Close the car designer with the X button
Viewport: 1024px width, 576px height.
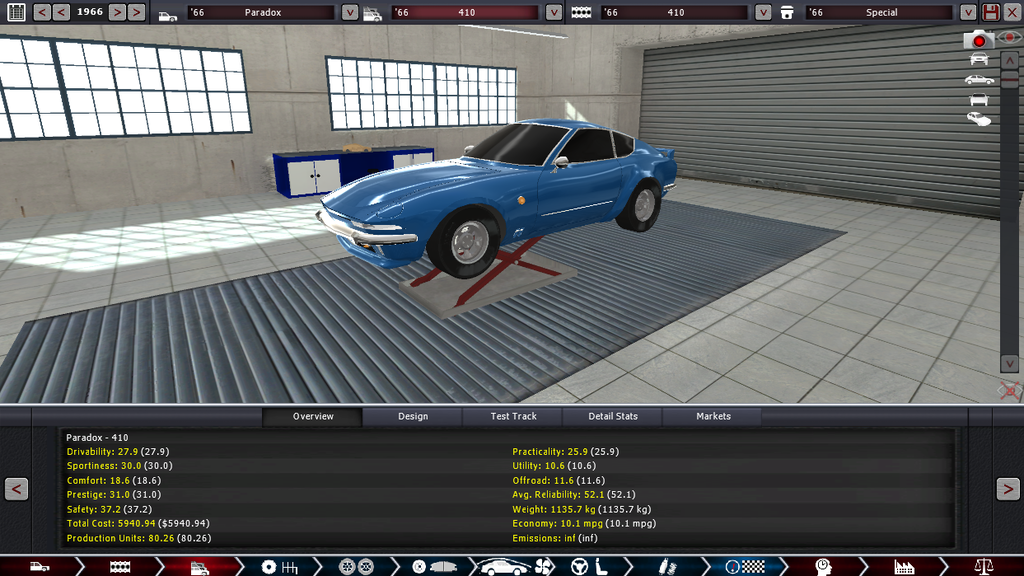point(1011,12)
